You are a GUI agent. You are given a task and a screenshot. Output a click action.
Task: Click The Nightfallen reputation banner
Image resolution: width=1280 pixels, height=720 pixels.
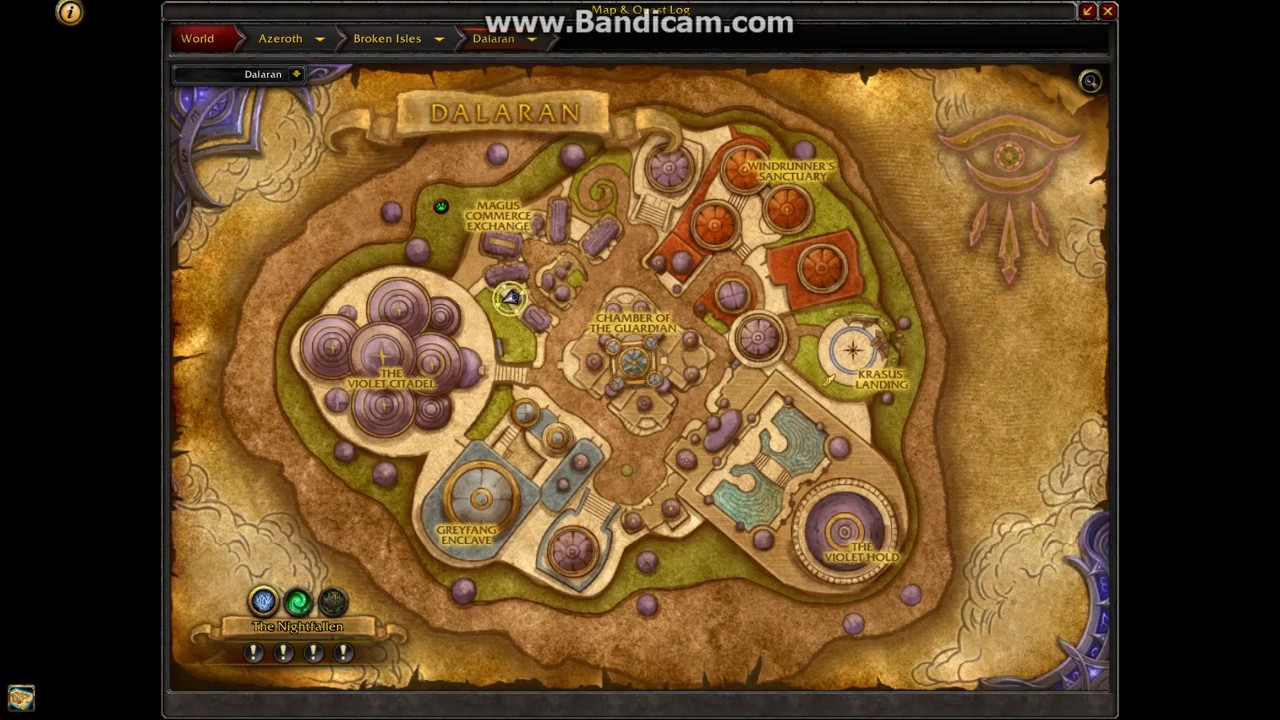(296, 626)
